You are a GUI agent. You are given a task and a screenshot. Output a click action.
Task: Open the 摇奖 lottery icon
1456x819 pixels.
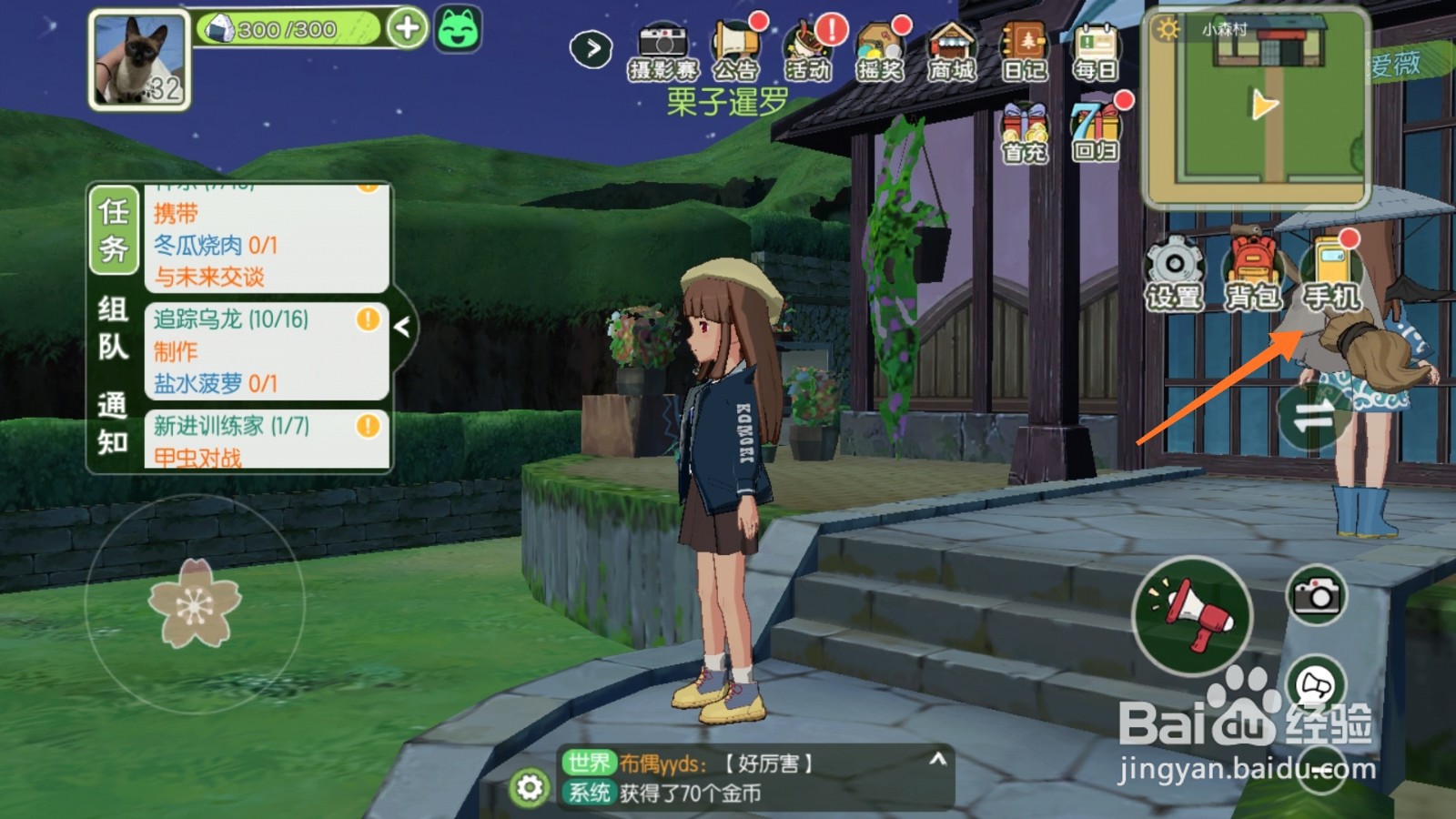coord(880,52)
